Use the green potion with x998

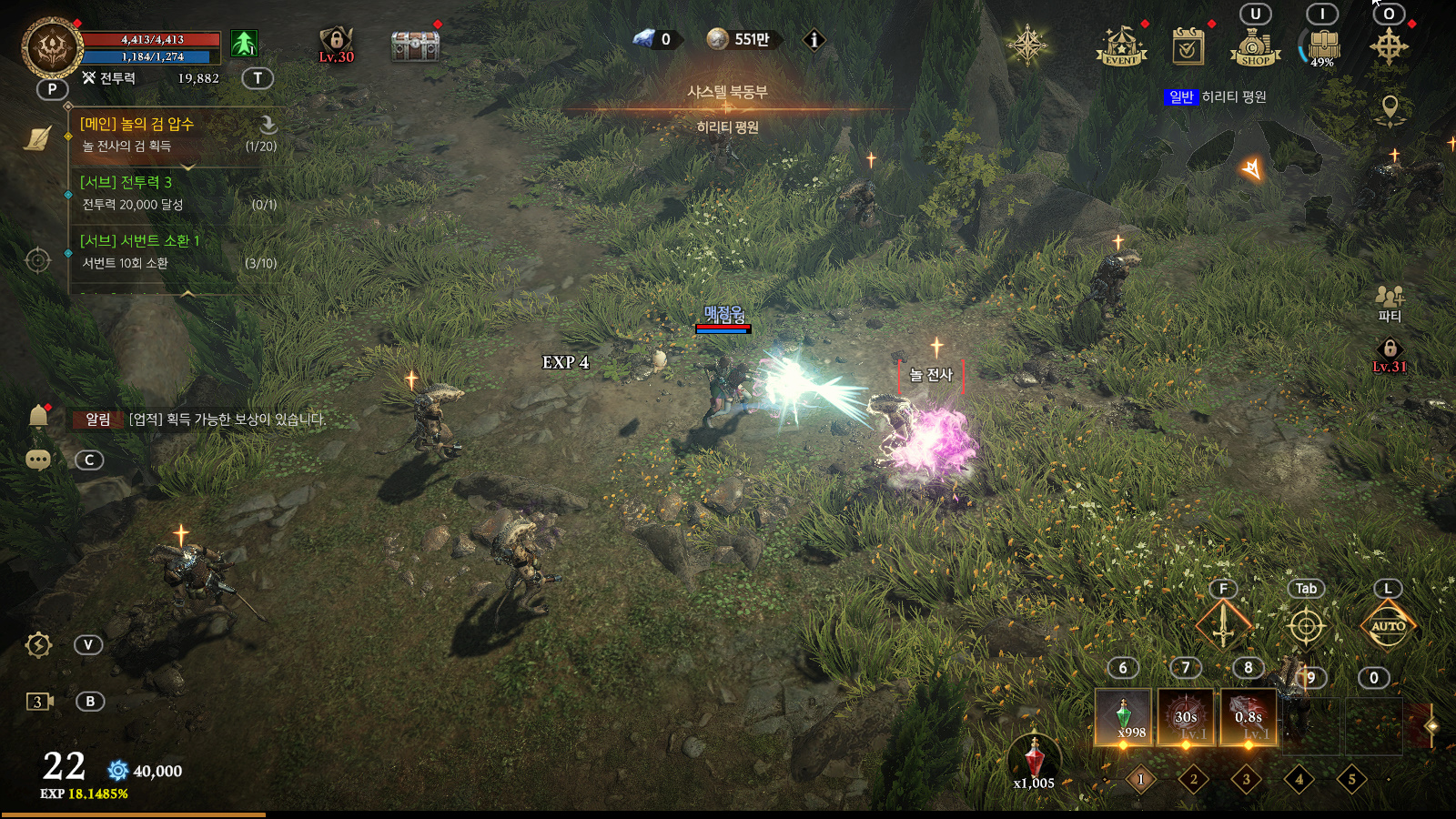click(x=1124, y=717)
